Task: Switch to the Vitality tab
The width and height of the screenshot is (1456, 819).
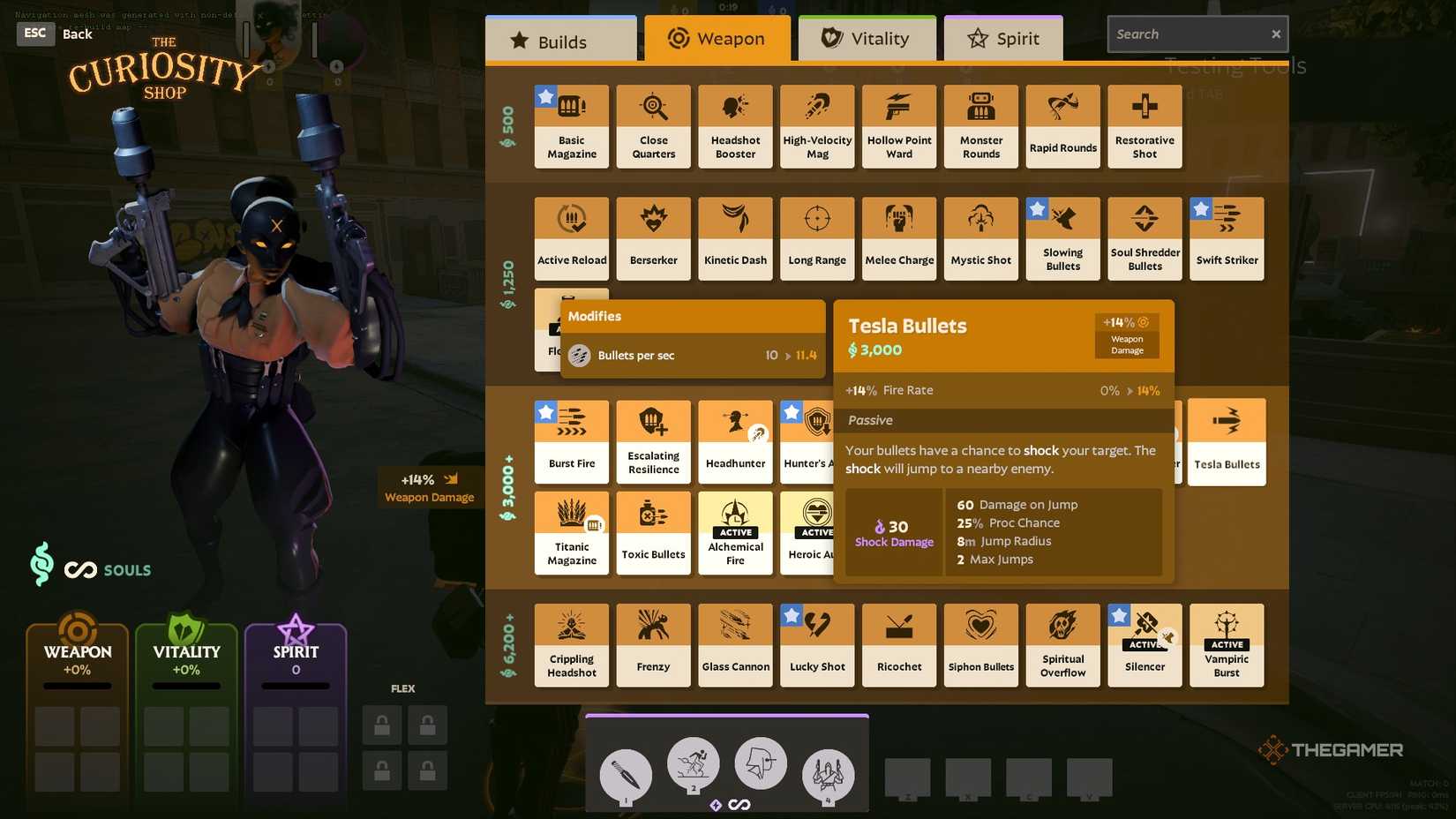Action: pos(866,38)
